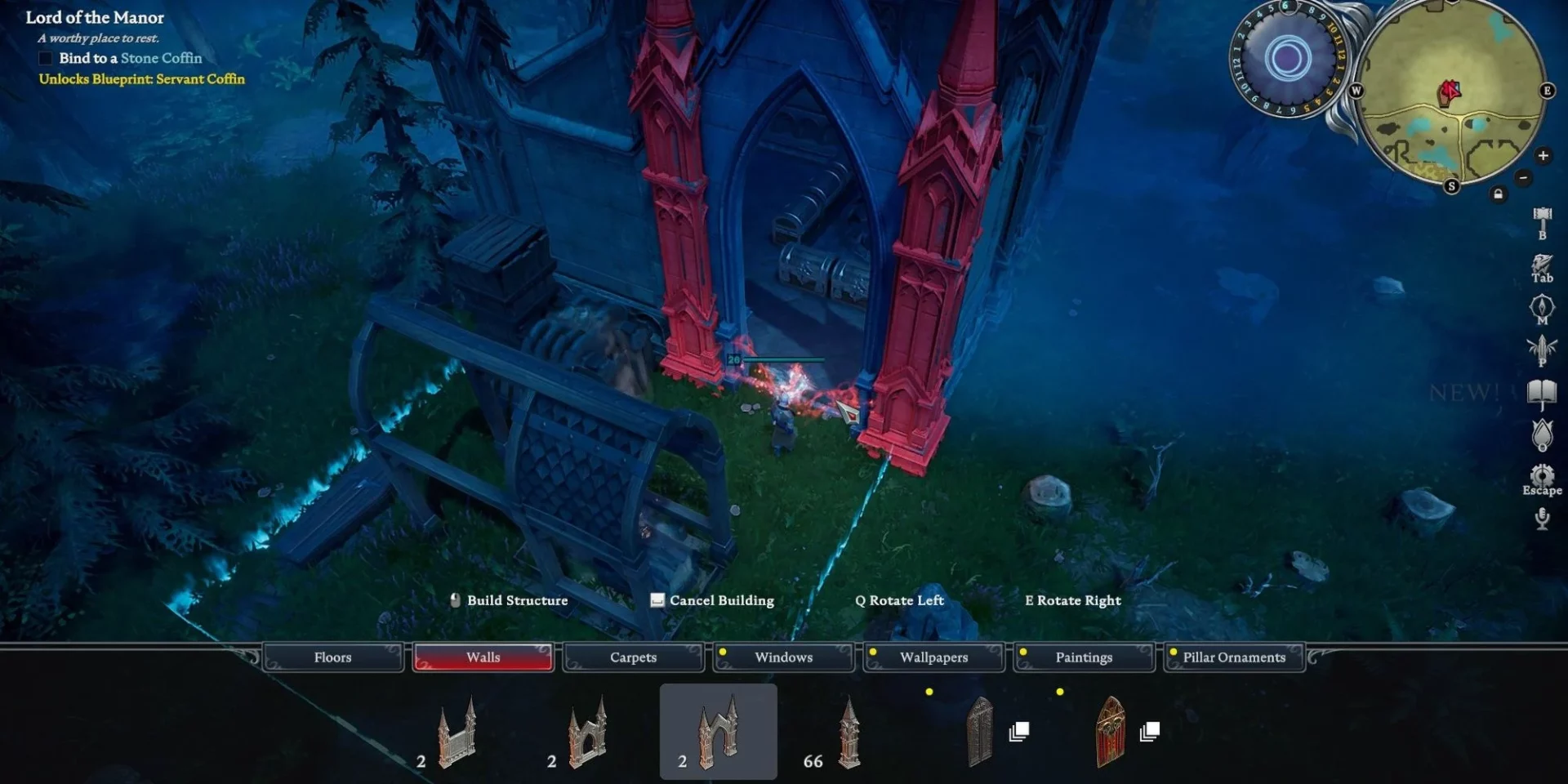The height and width of the screenshot is (784, 1568).
Task: Switch to the Floors build category
Action: [333, 657]
